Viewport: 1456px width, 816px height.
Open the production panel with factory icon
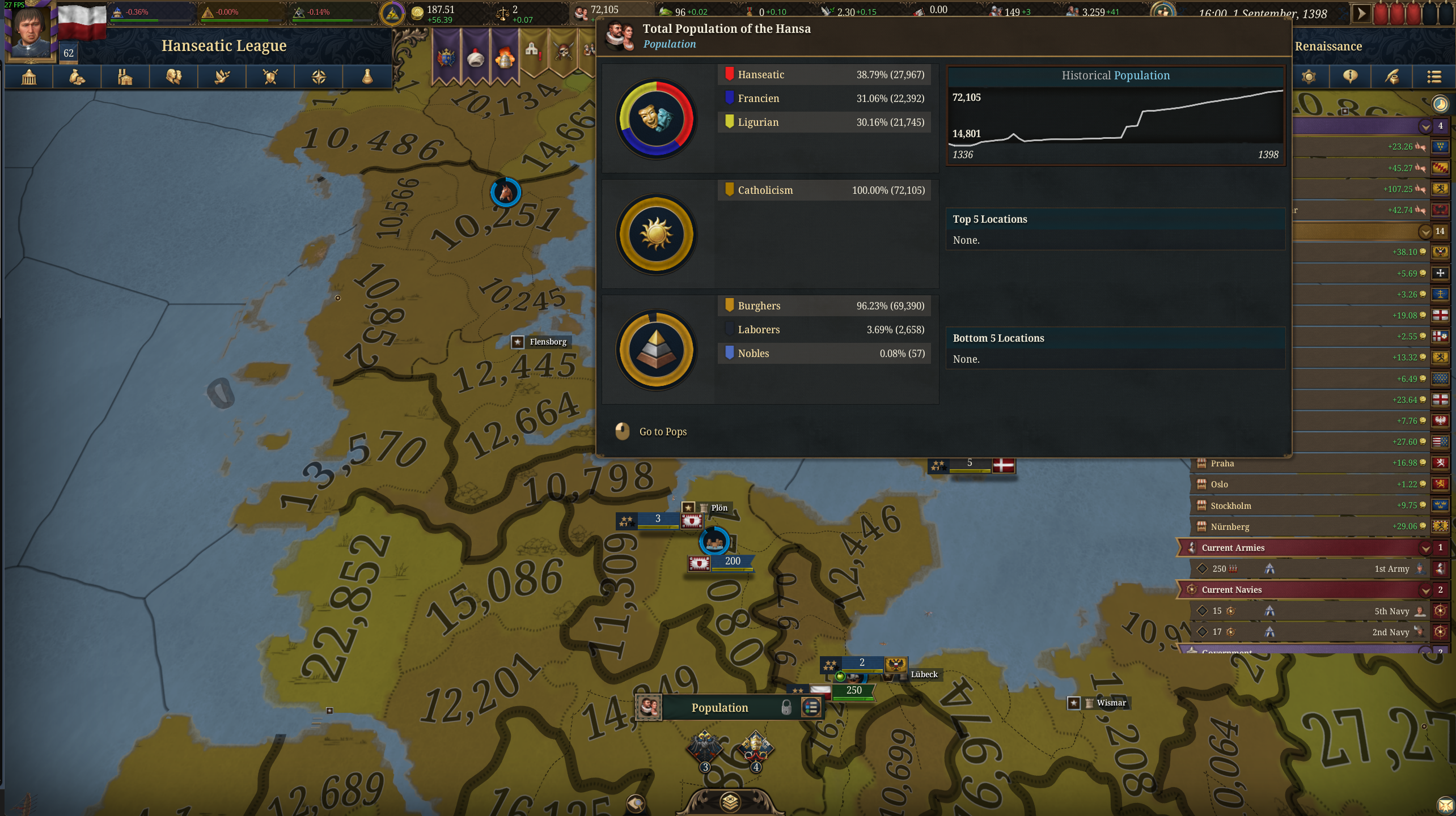(125, 76)
